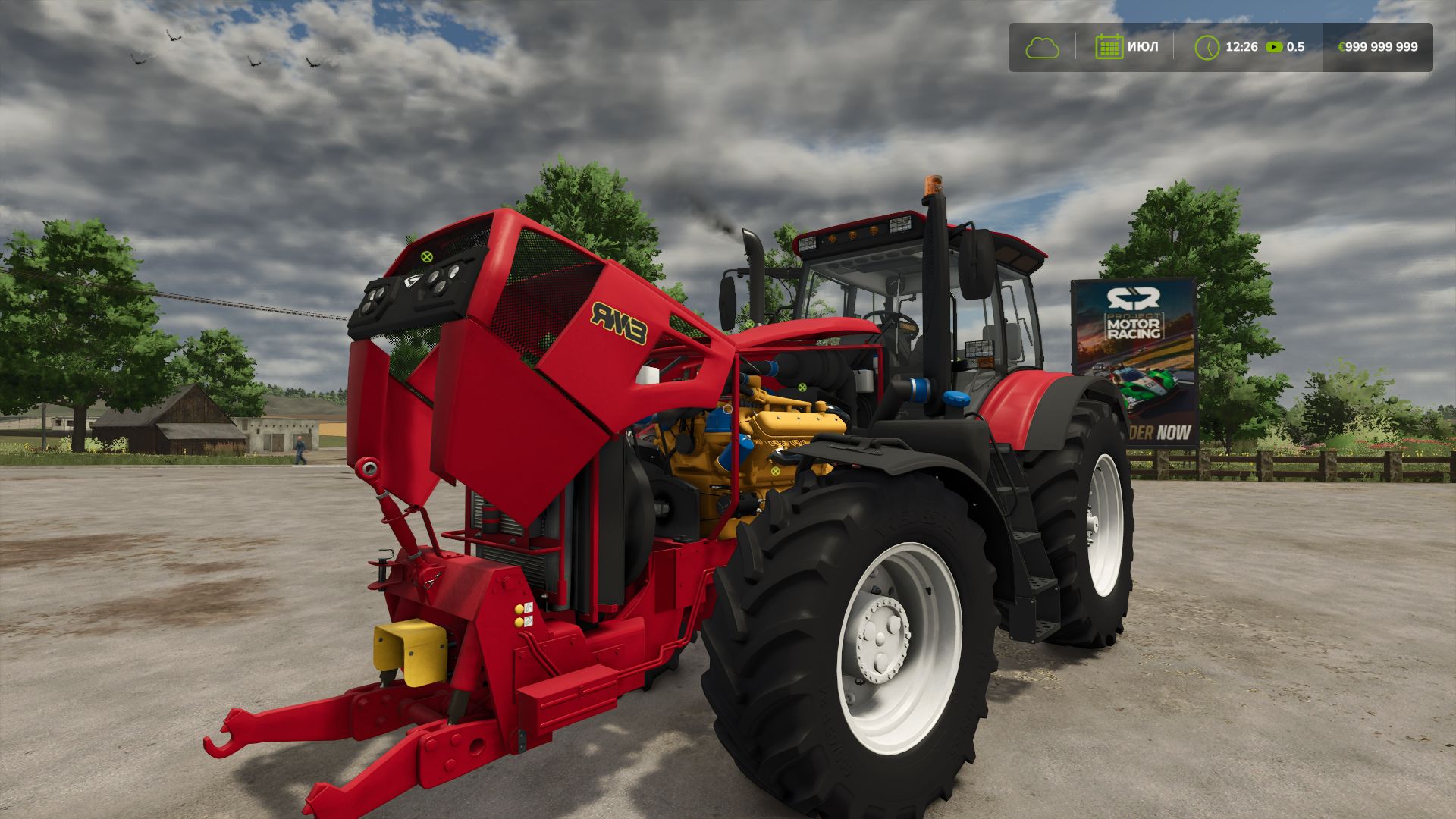Open the calendar icon next to ИЮЛ

click(x=1109, y=47)
